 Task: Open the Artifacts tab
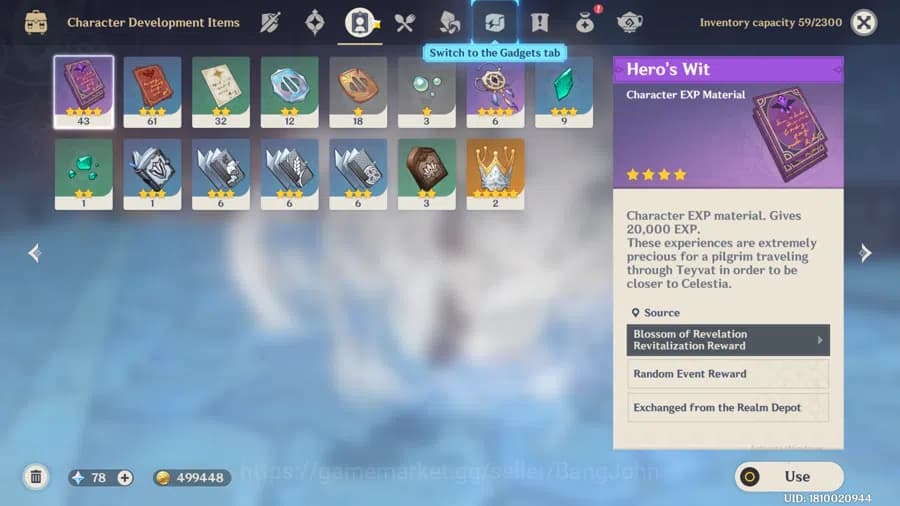315,22
